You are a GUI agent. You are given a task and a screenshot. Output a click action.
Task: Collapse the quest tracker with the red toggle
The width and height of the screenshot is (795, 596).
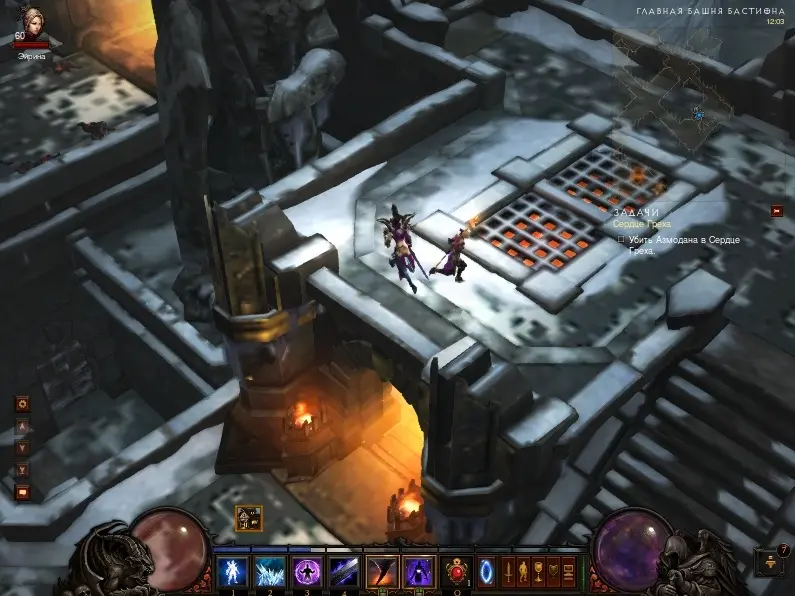pyautogui.click(x=777, y=211)
